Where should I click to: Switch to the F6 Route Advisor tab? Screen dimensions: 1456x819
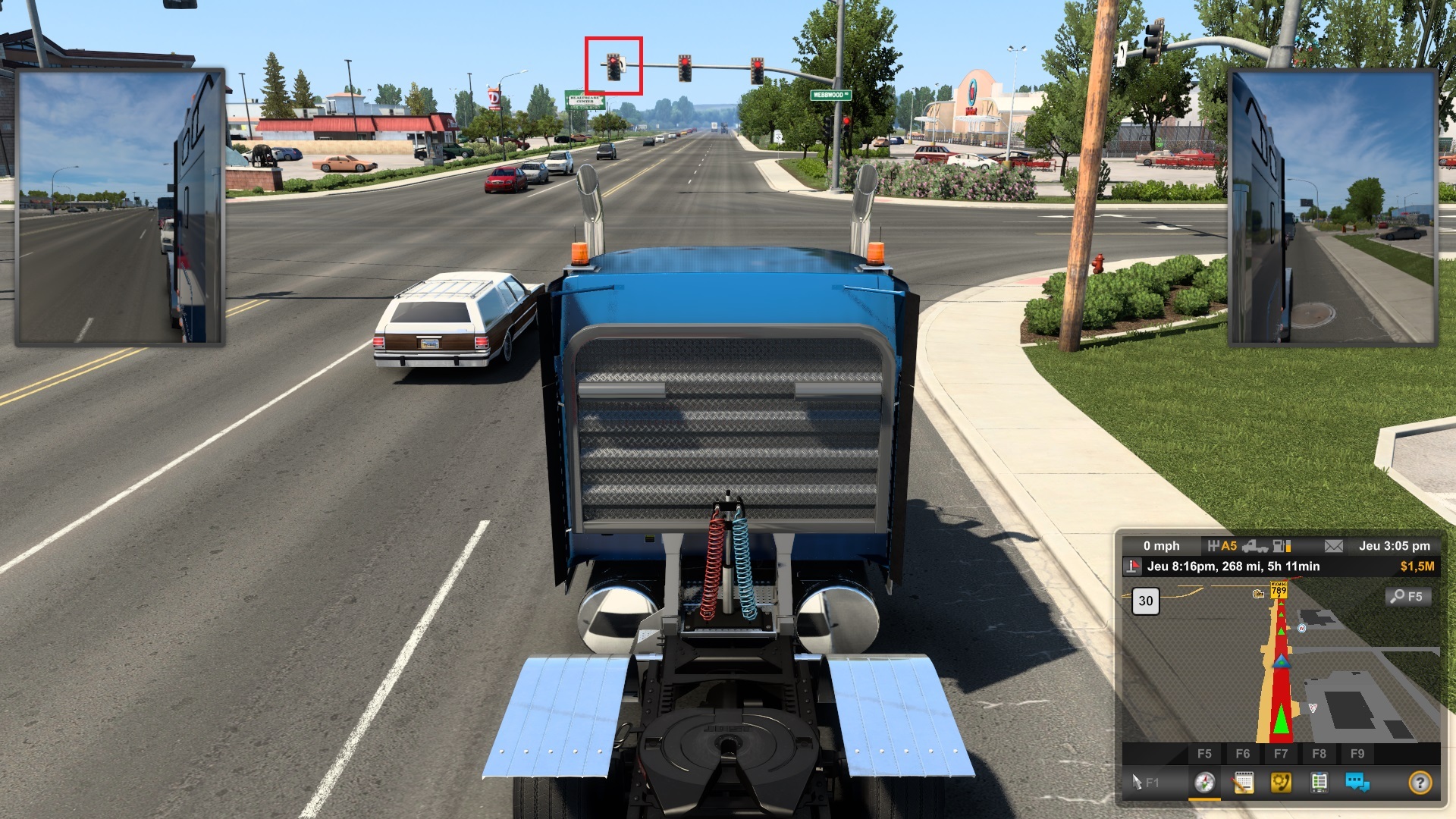pyautogui.click(x=1244, y=753)
